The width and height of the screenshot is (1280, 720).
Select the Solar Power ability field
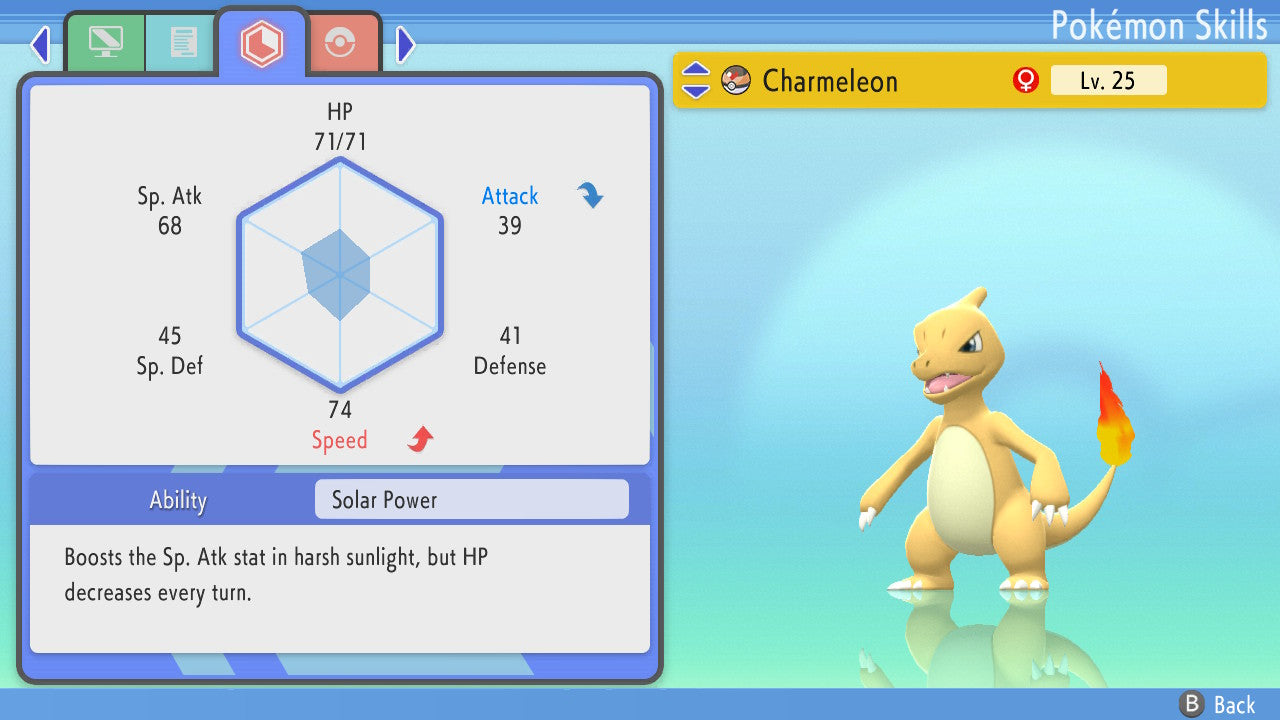pos(471,499)
